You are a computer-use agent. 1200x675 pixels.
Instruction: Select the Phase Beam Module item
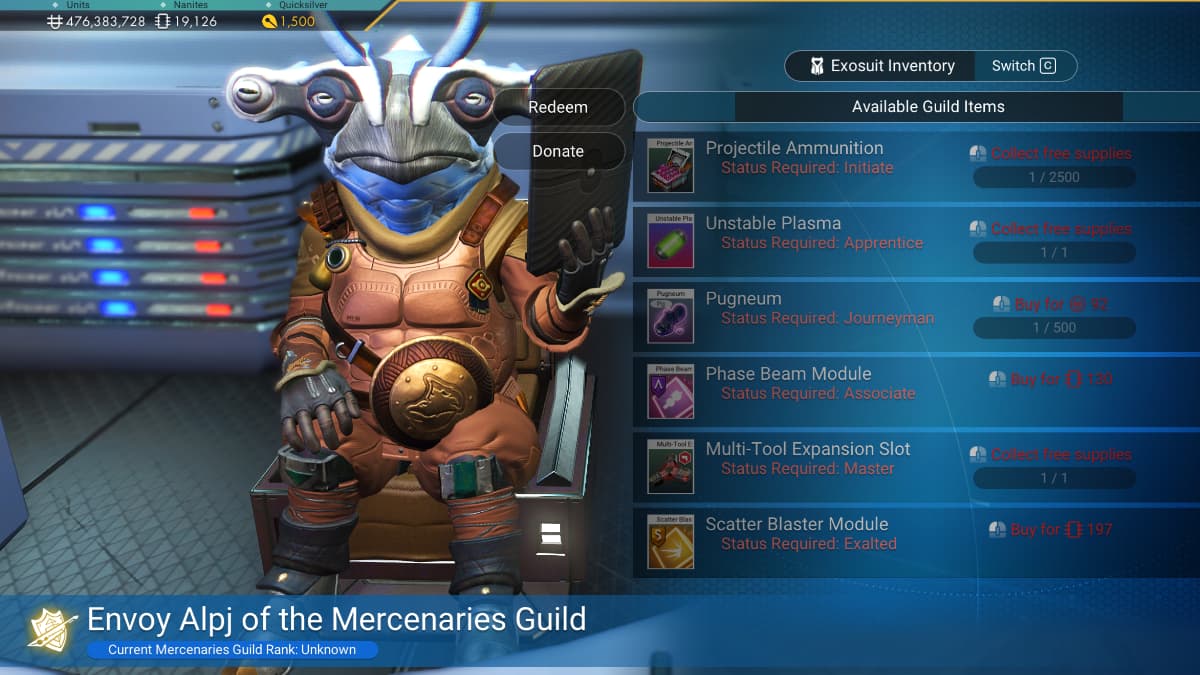point(789,383)
